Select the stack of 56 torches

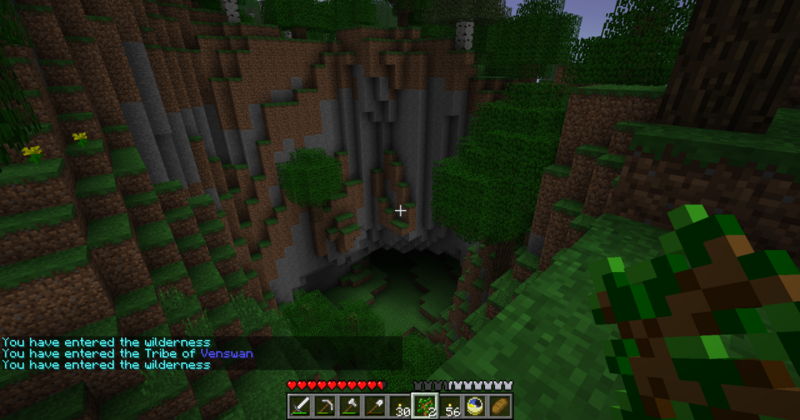450,405
